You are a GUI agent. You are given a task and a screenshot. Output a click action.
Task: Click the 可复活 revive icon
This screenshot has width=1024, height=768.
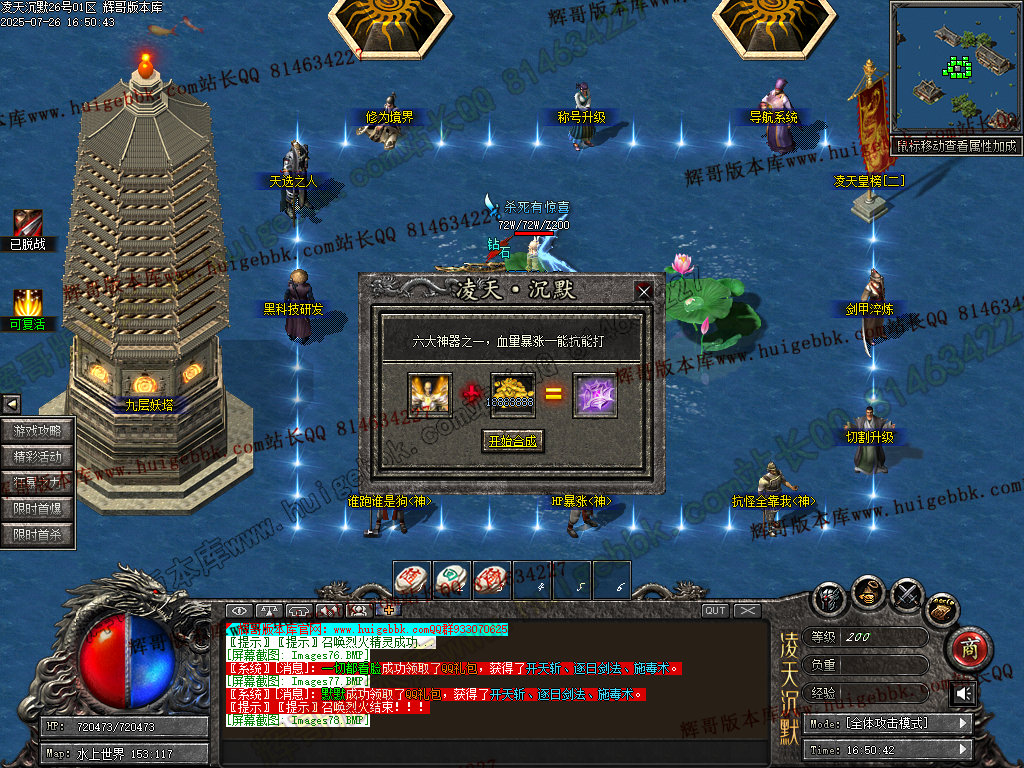point(28,301)
